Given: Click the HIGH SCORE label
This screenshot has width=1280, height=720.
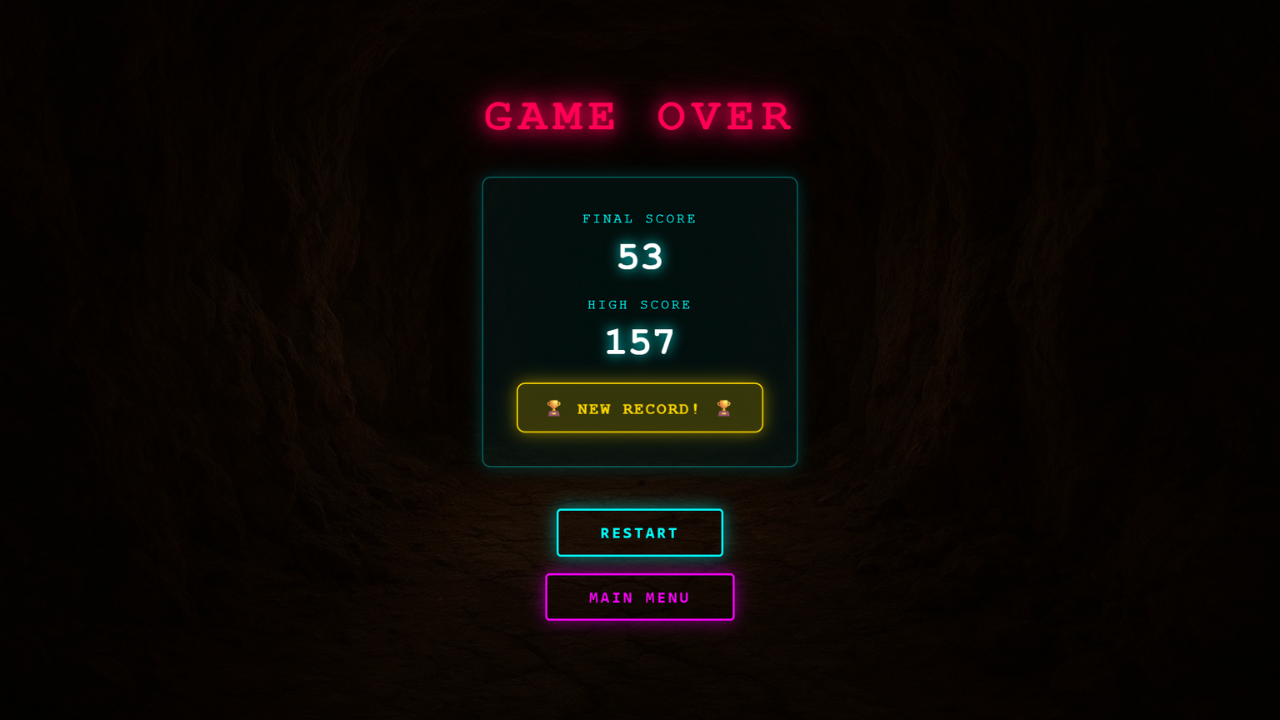Looking at the screenshot, I should tap(640, 305).
